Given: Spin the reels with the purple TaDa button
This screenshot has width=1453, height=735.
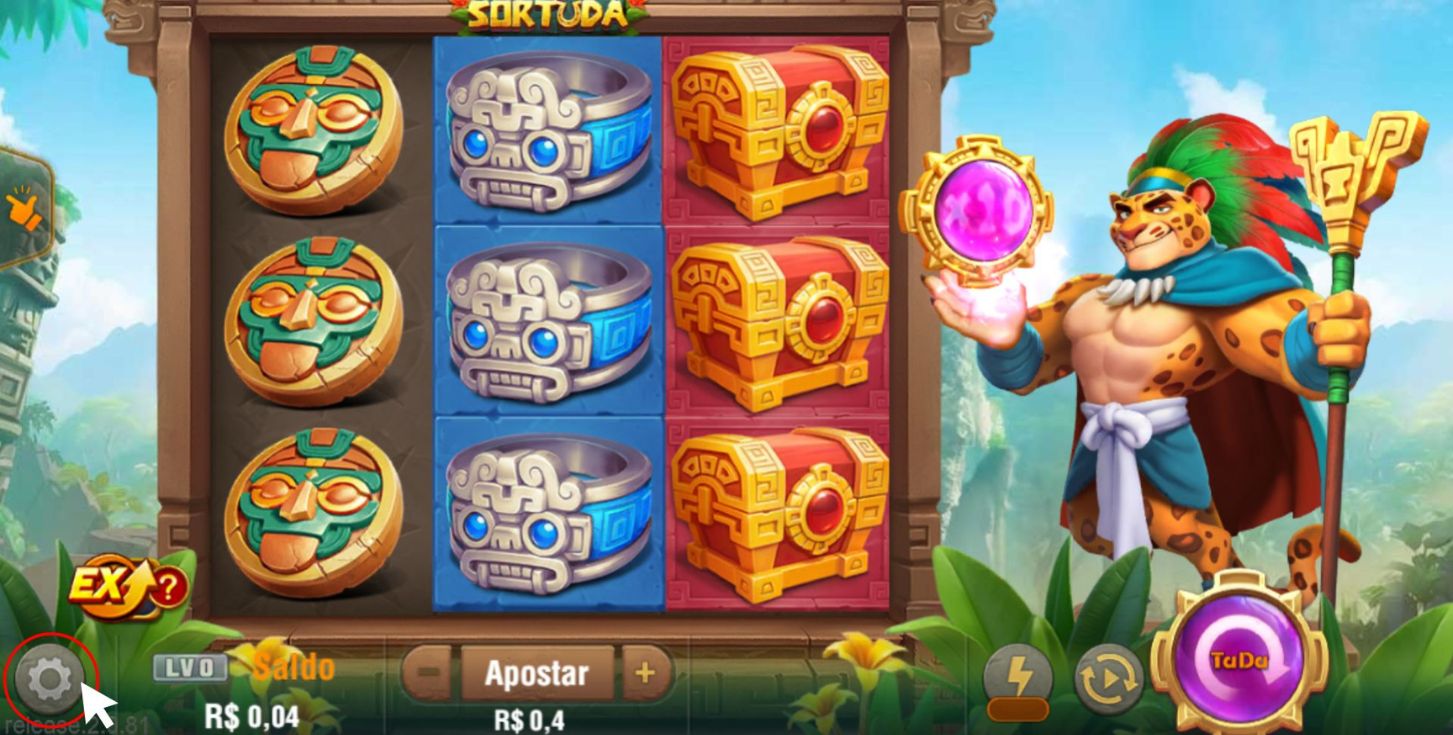Looking at the screenshot, I should pyautogui.click(x=1239, y=660).
